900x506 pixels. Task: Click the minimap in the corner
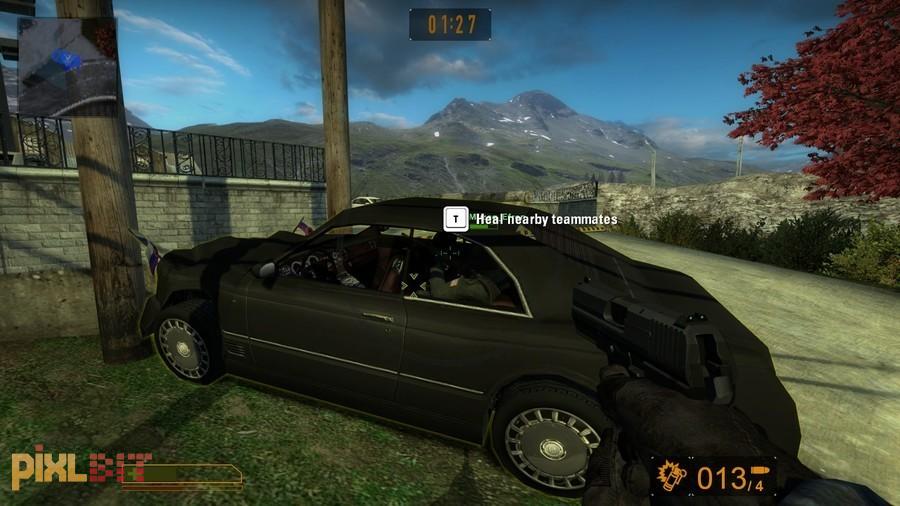(x=67, y=67)
